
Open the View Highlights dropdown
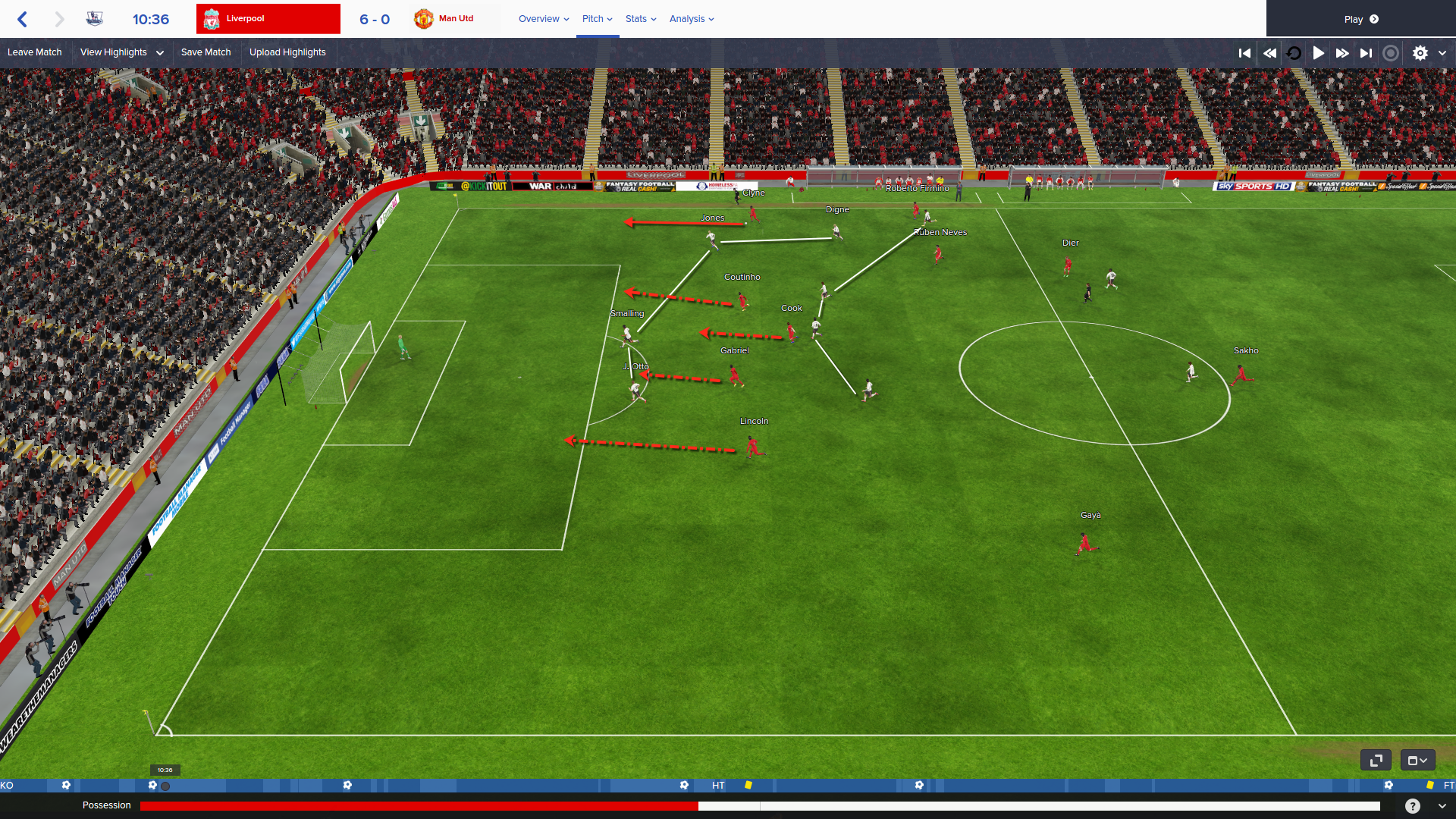click(x=121, y=52)
